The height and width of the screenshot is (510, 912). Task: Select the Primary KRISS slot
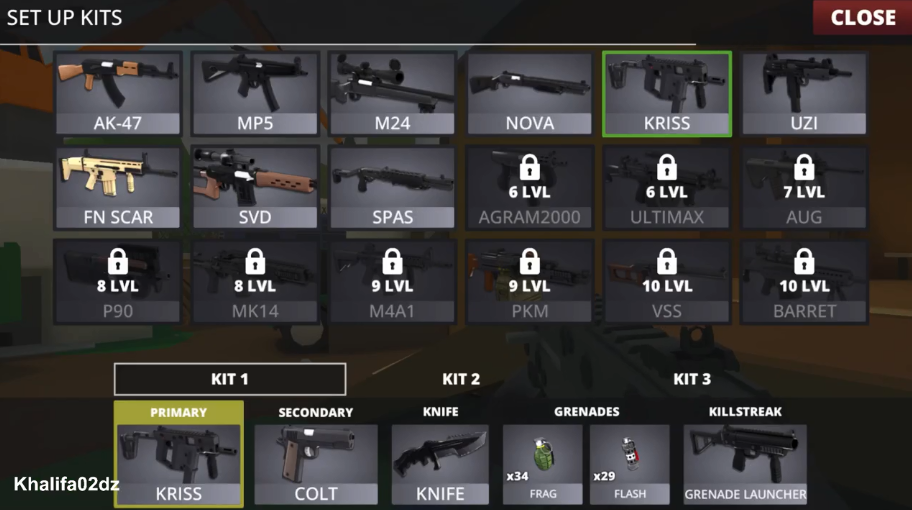179,456
